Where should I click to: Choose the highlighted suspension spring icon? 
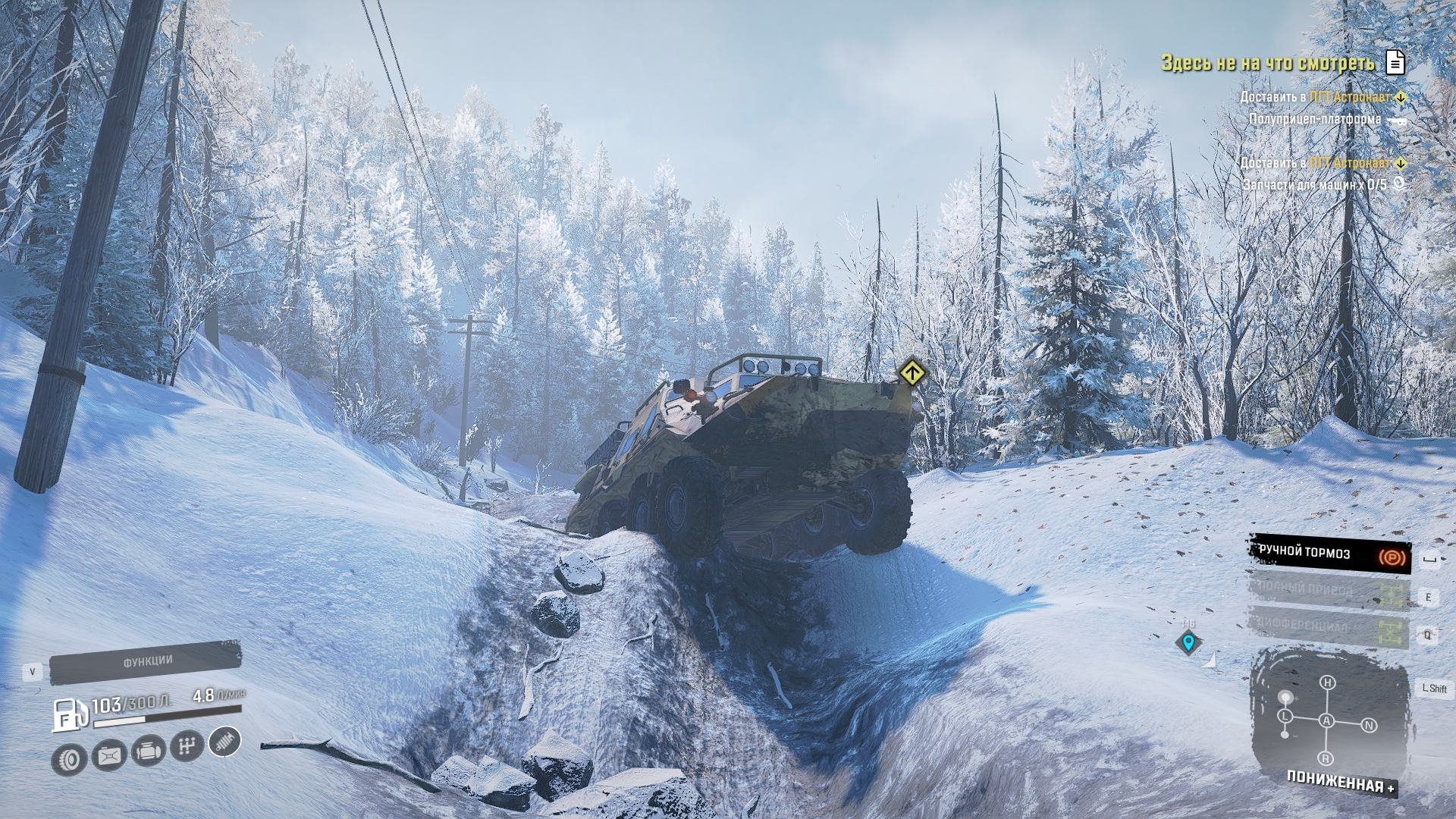224,741
